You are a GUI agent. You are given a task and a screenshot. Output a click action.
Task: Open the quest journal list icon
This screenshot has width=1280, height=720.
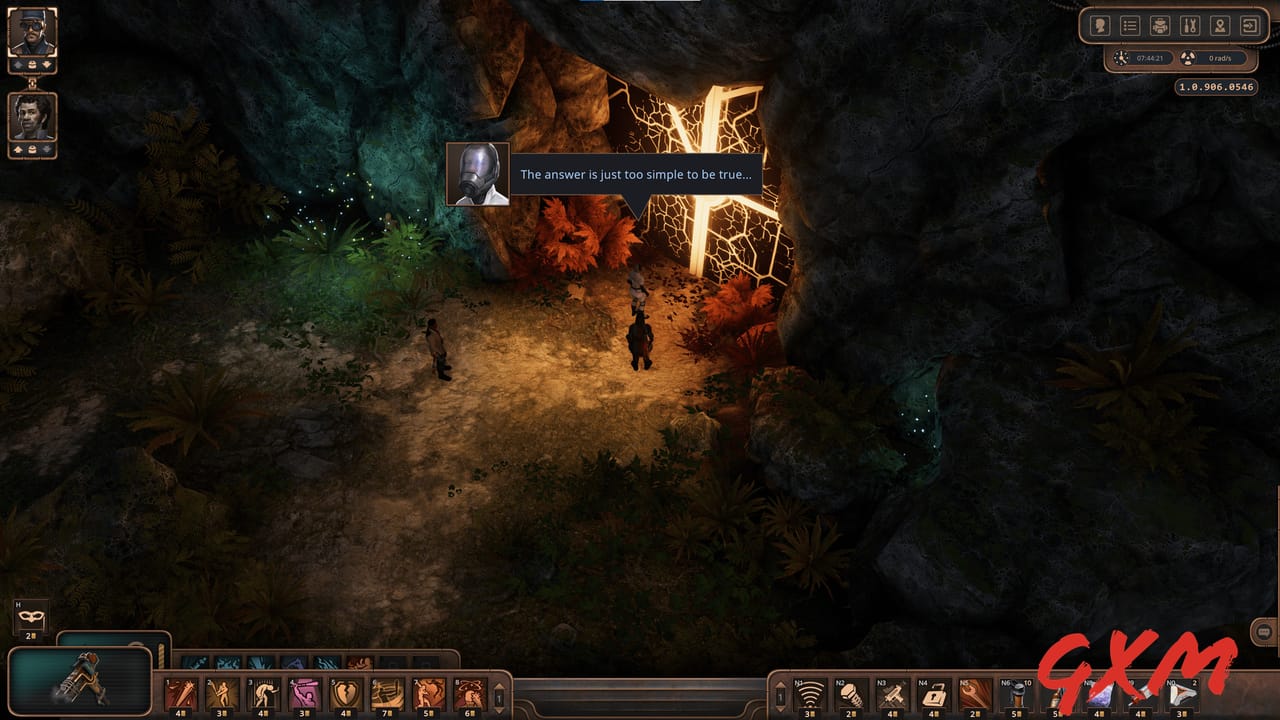pos(1130,24)
